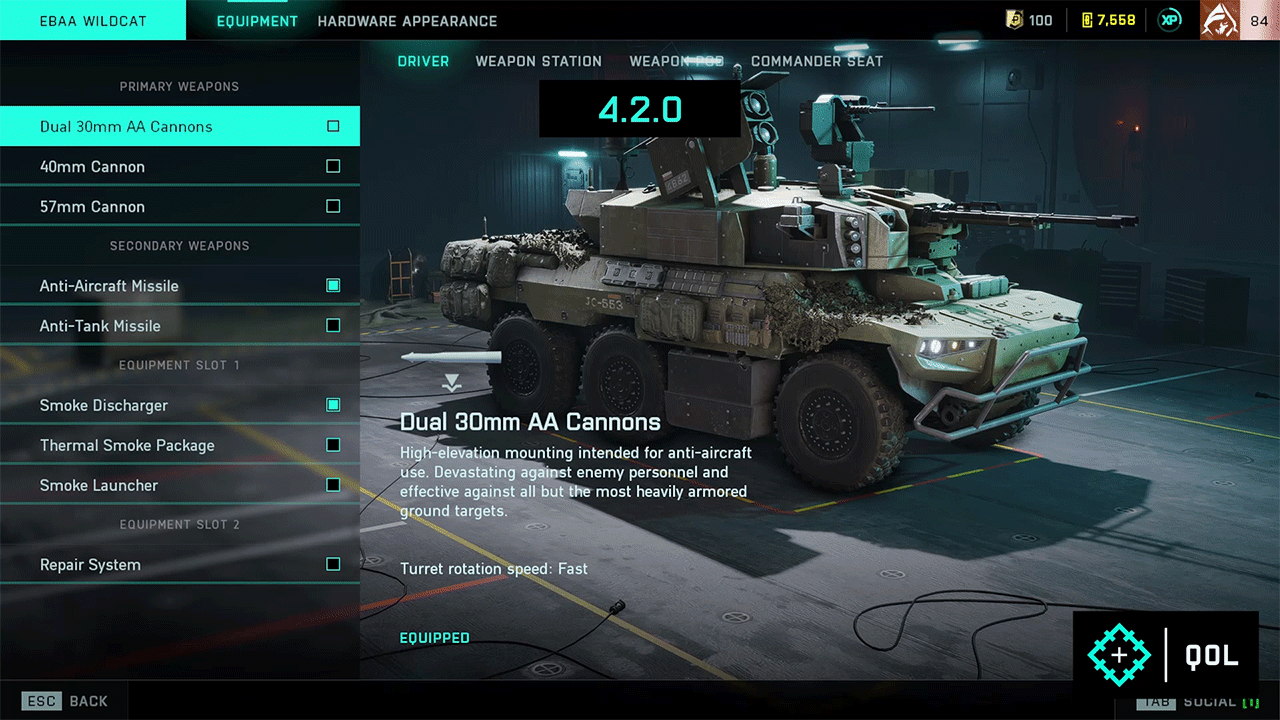Select Dual 30mm AA Cannons primary weapon

(x=180, y=127)
